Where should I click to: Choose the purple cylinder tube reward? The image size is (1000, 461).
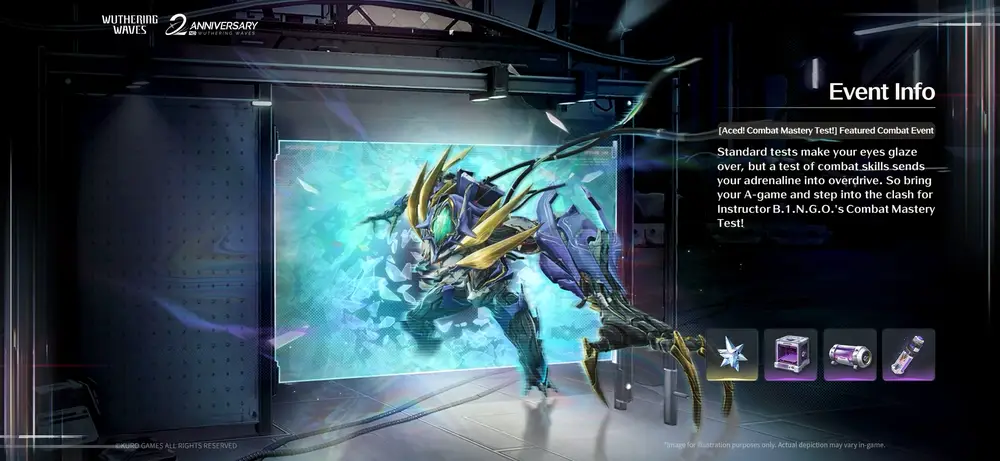coord(850,355)
